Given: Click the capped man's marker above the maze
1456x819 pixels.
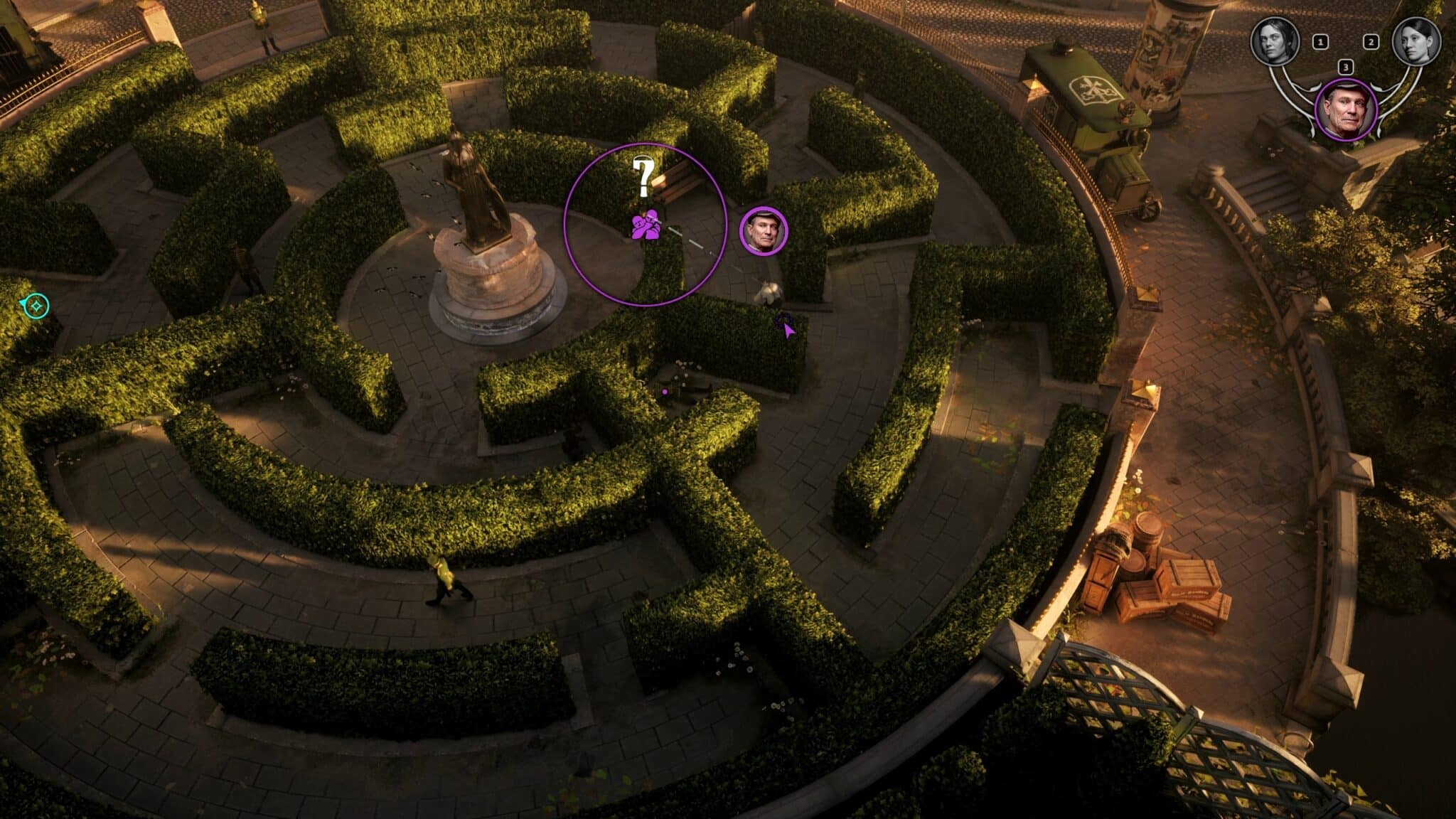Looking at the screenshot, I should (764, 230).
